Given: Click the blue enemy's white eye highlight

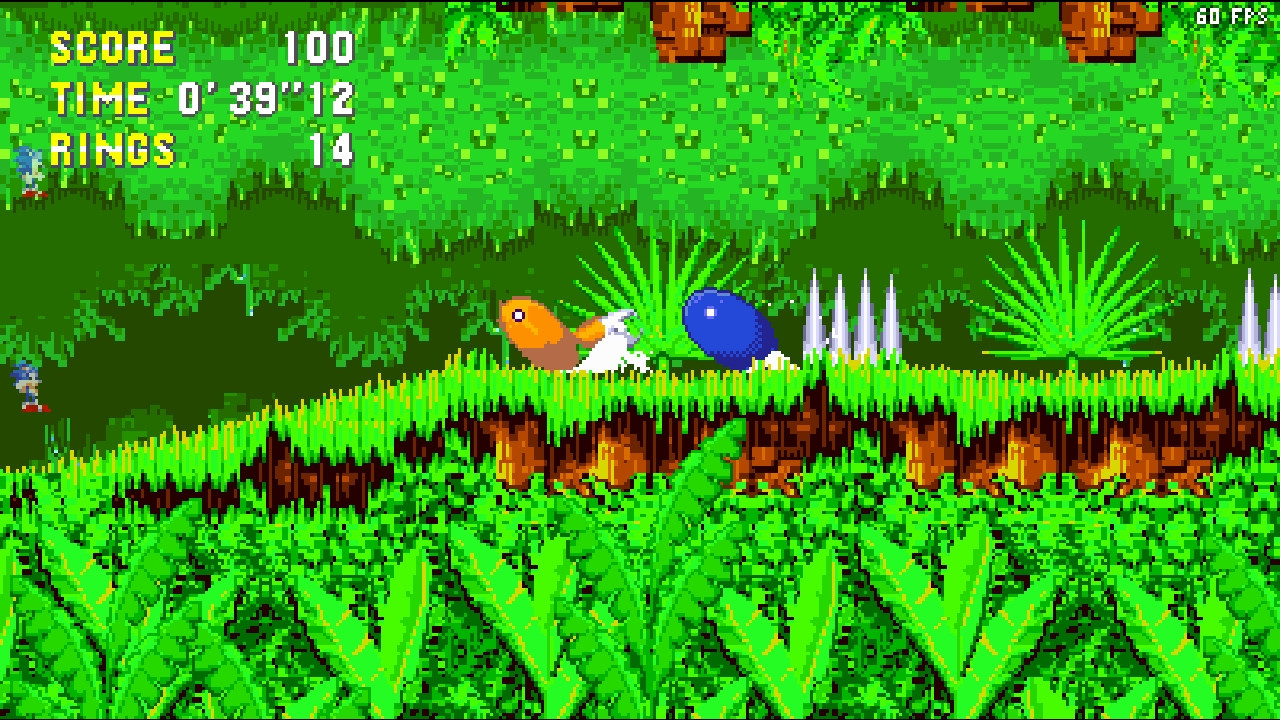Looking at the screenshot, I should coord(710,311).
